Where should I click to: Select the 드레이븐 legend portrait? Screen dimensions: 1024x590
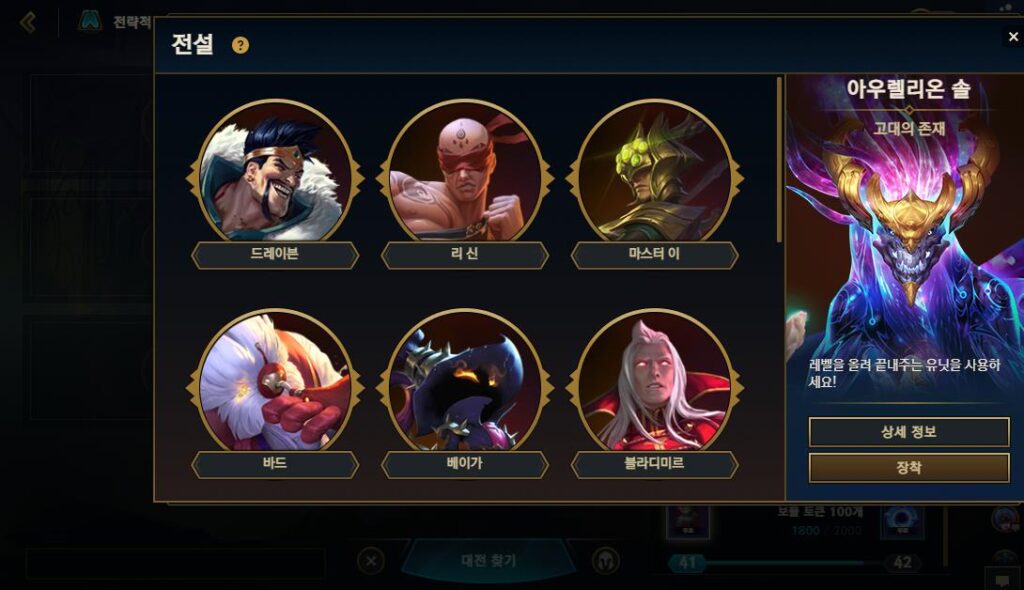pyautogui.click(x=275, y=175)
